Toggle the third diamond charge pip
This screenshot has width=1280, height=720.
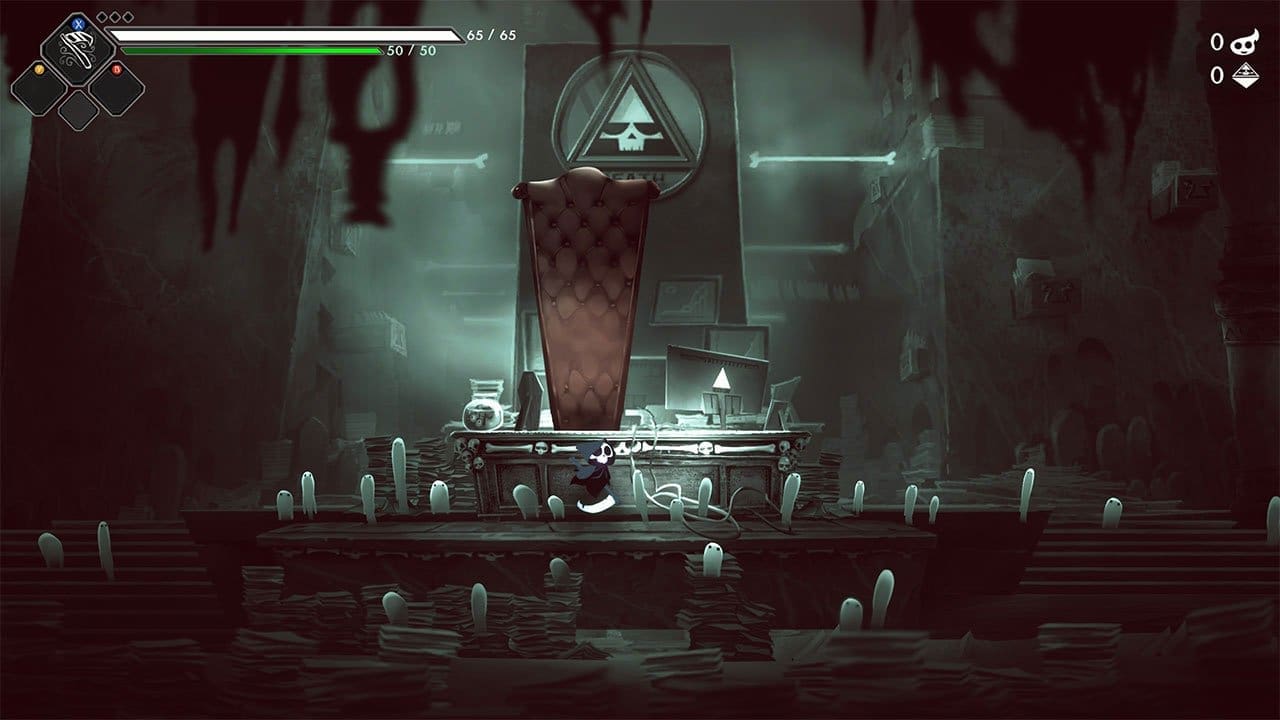tap(126, 16)
